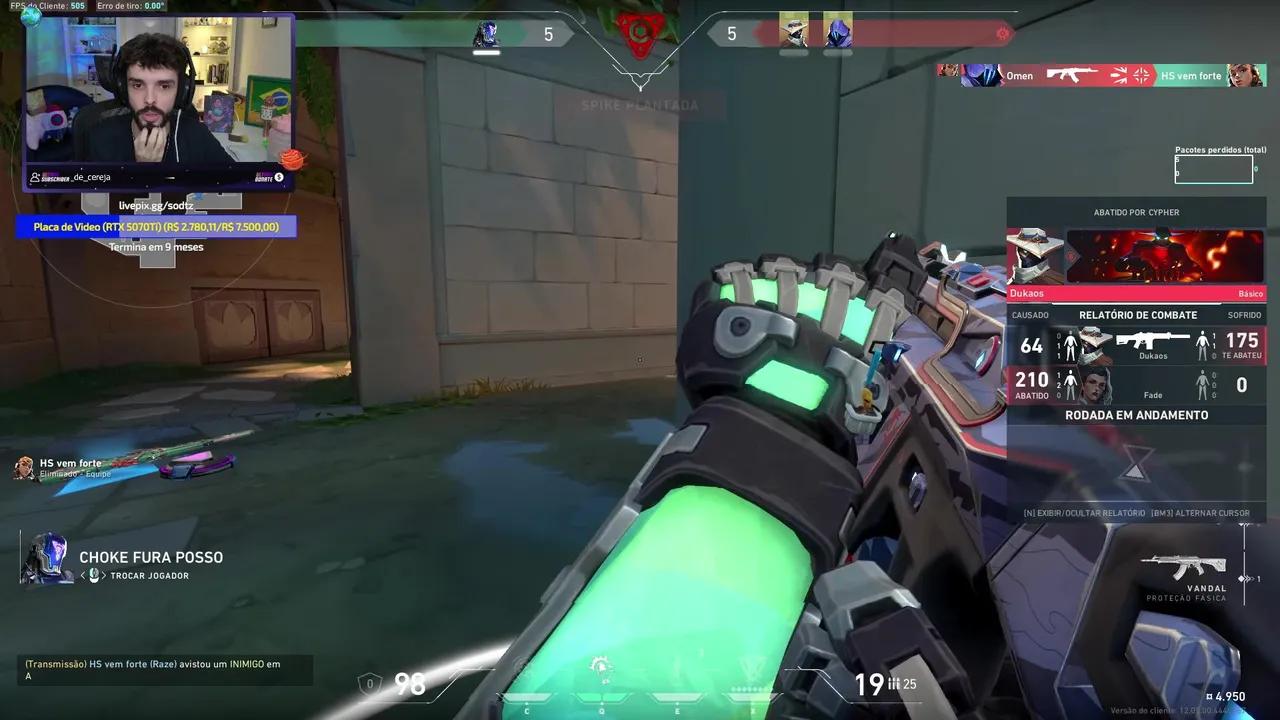The height and width of the screenshot is (720, 1280).
Task: Click the Pacotes perdidos input box
Action: coord(1213,168)
